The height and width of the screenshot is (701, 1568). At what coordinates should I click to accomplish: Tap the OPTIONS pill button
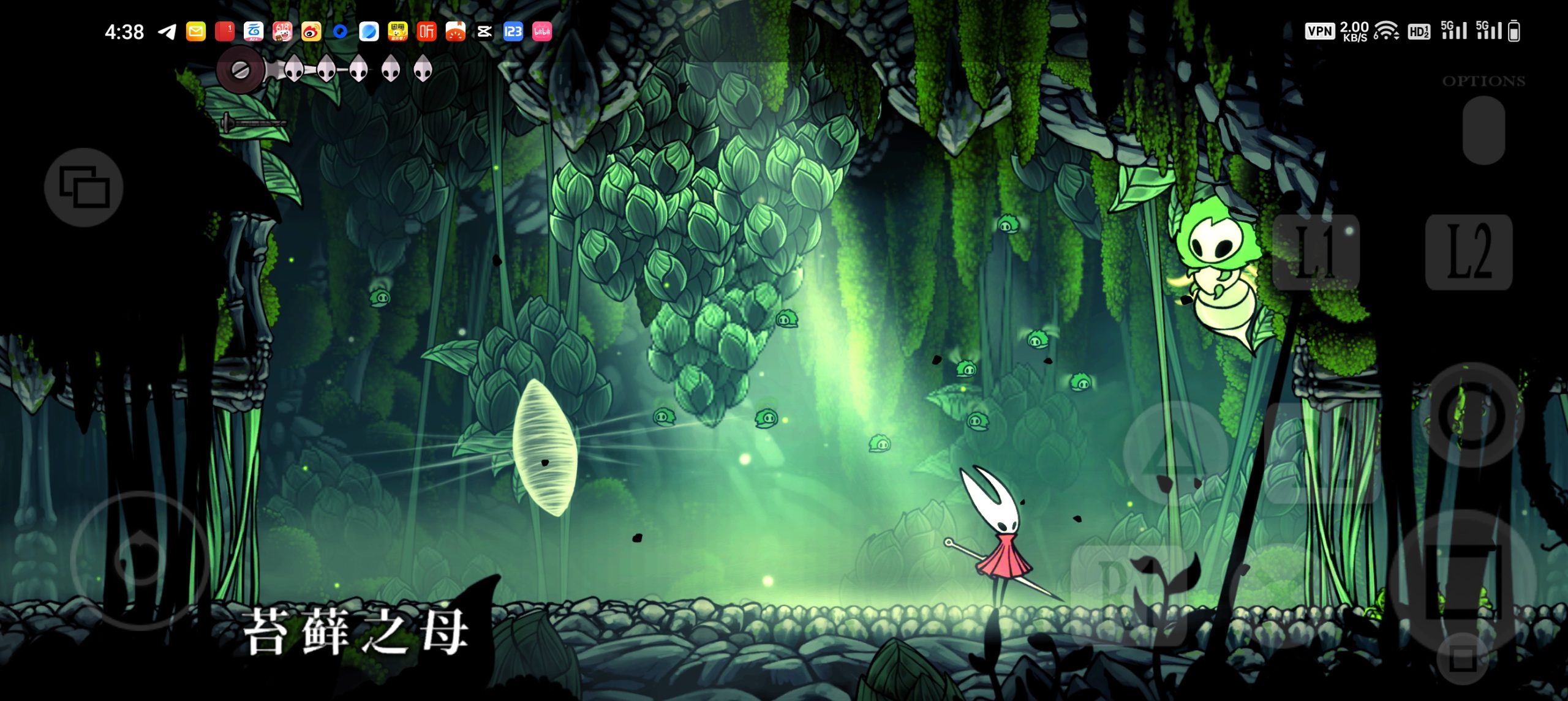[1483, 129]
